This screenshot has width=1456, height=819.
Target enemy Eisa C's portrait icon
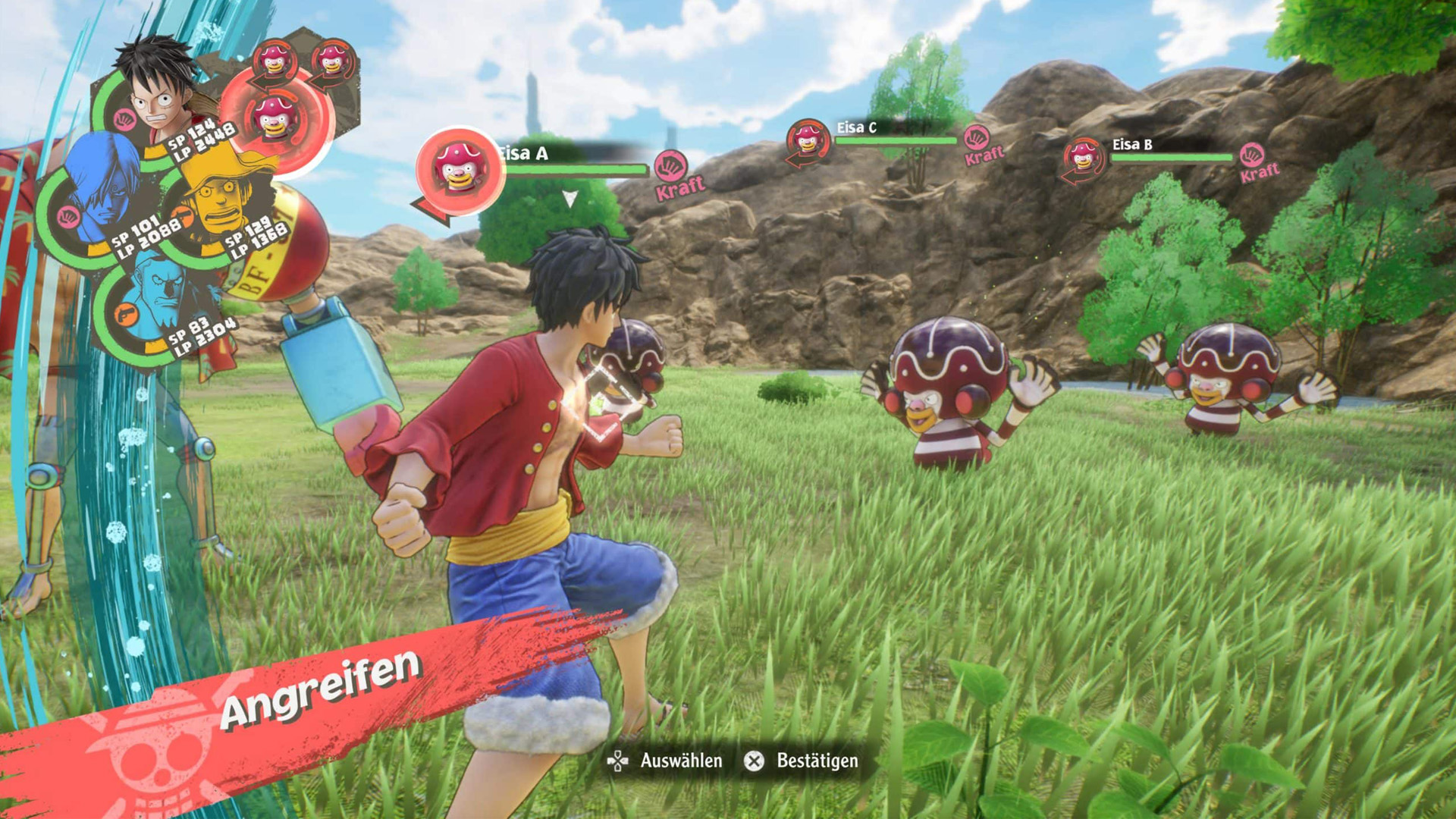click(807, 141)
